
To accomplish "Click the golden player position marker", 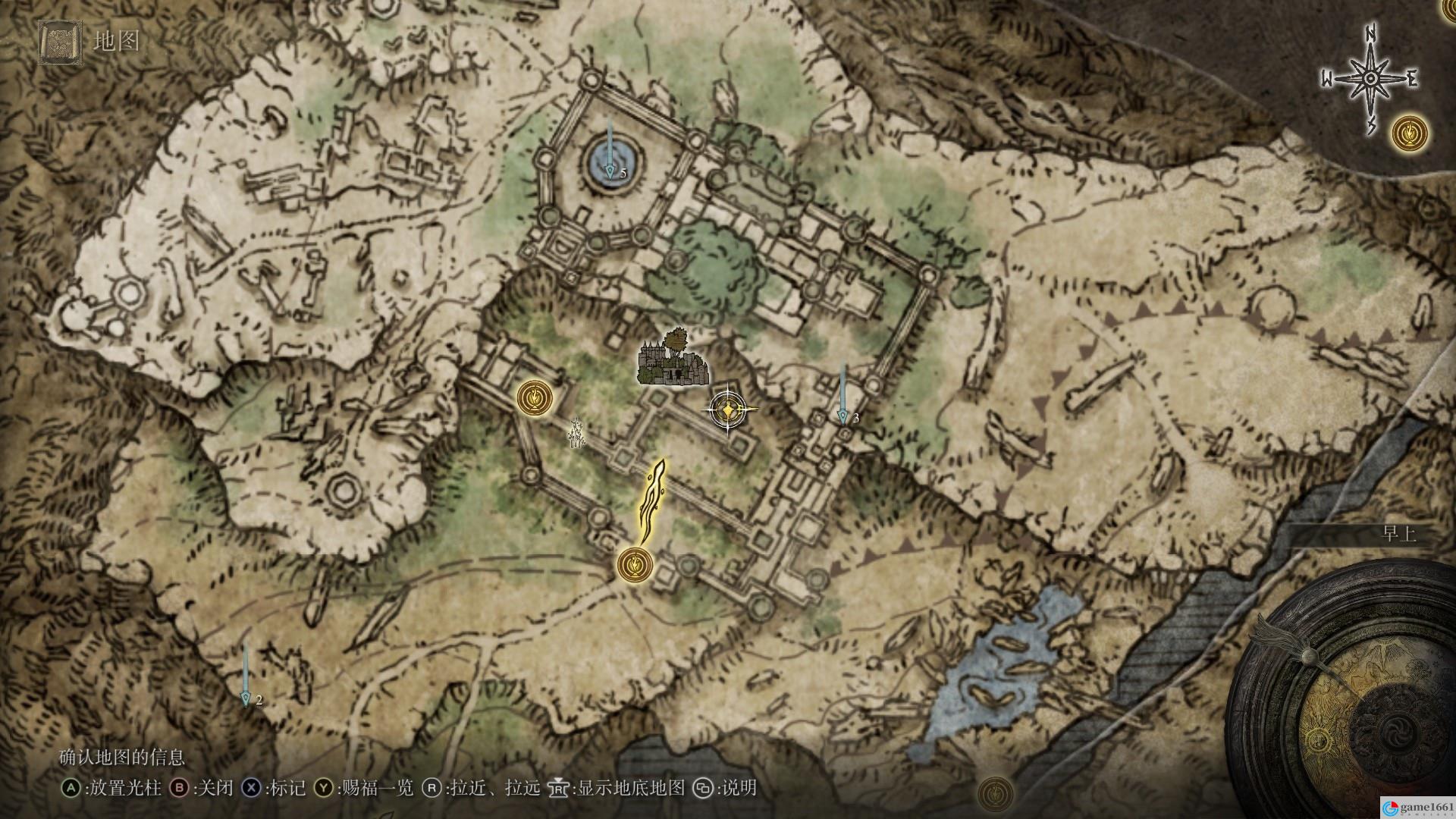I will 729,410.
